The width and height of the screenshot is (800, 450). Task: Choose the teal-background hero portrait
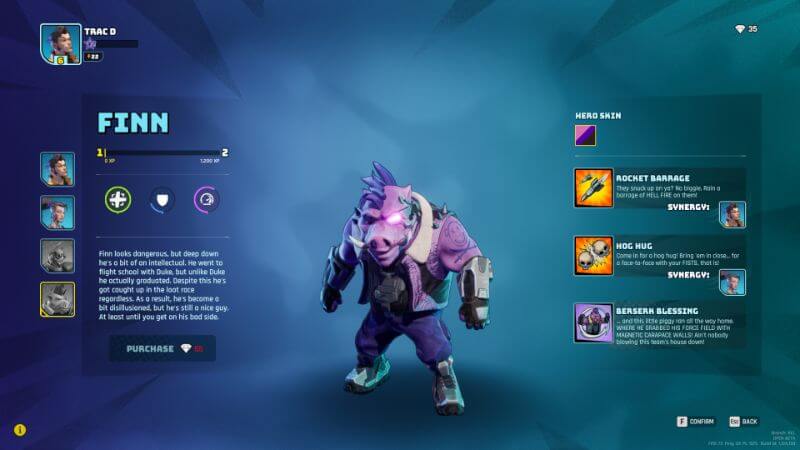coord(57,212)
